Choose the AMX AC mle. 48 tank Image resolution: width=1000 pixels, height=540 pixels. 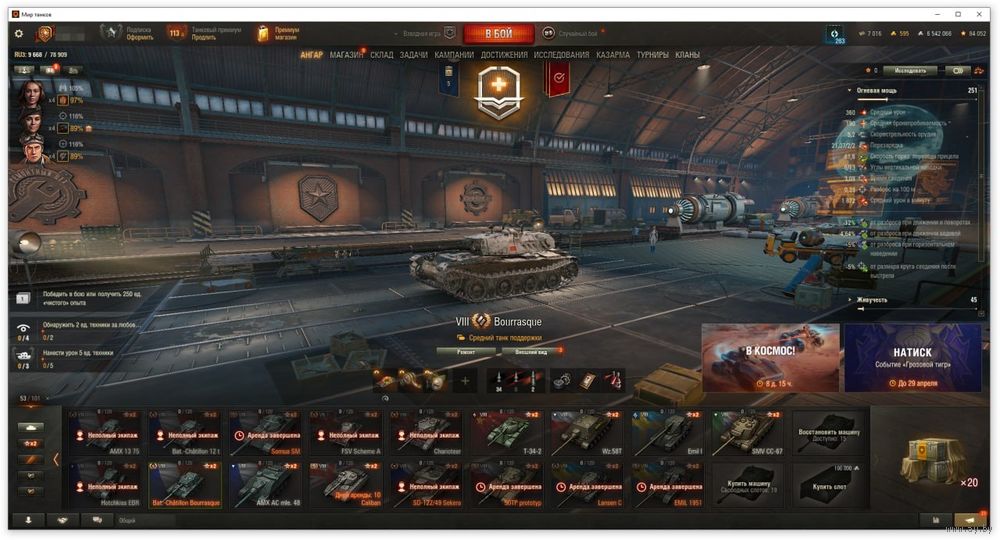(268, 483)
